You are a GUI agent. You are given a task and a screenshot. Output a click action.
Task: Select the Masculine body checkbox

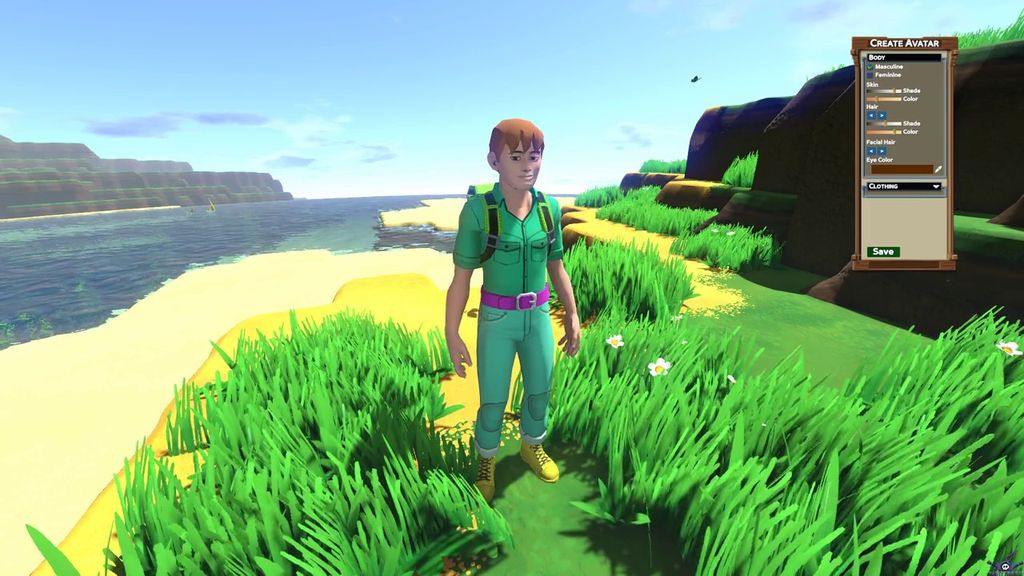[x=870, y=67]
